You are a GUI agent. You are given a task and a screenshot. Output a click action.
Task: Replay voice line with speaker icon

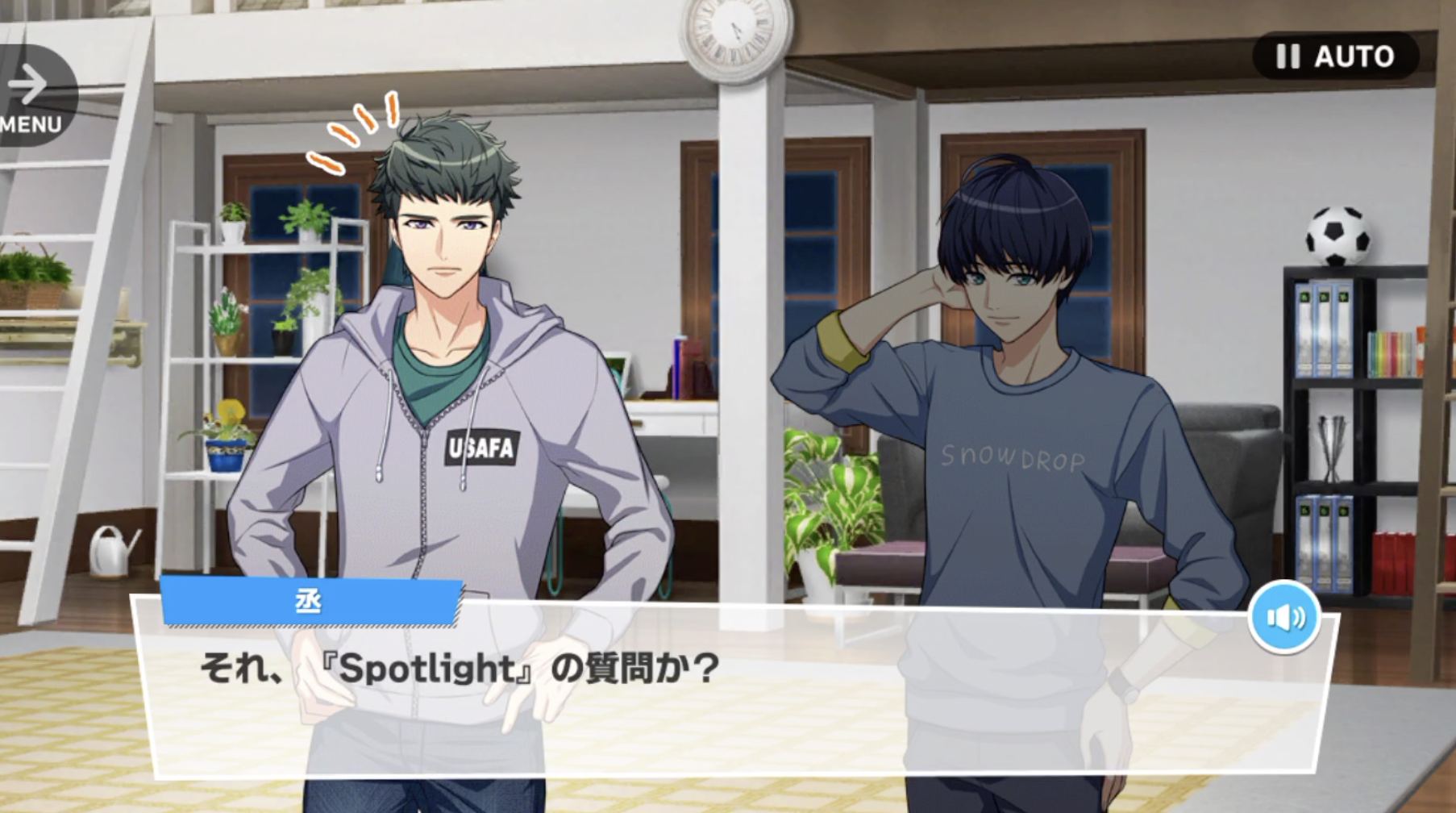1284,618
